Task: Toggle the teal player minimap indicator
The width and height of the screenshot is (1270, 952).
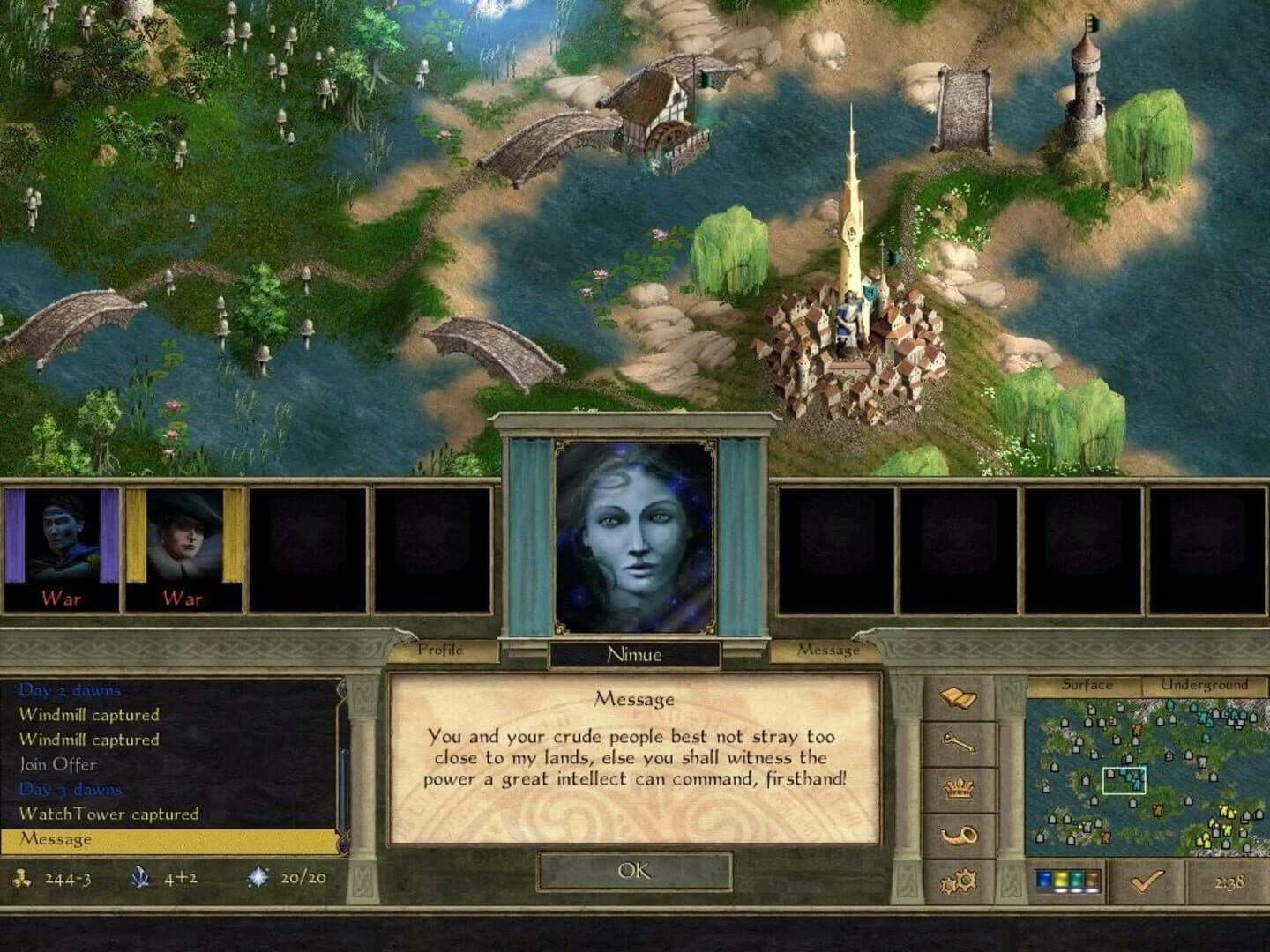Action: 1077,878
